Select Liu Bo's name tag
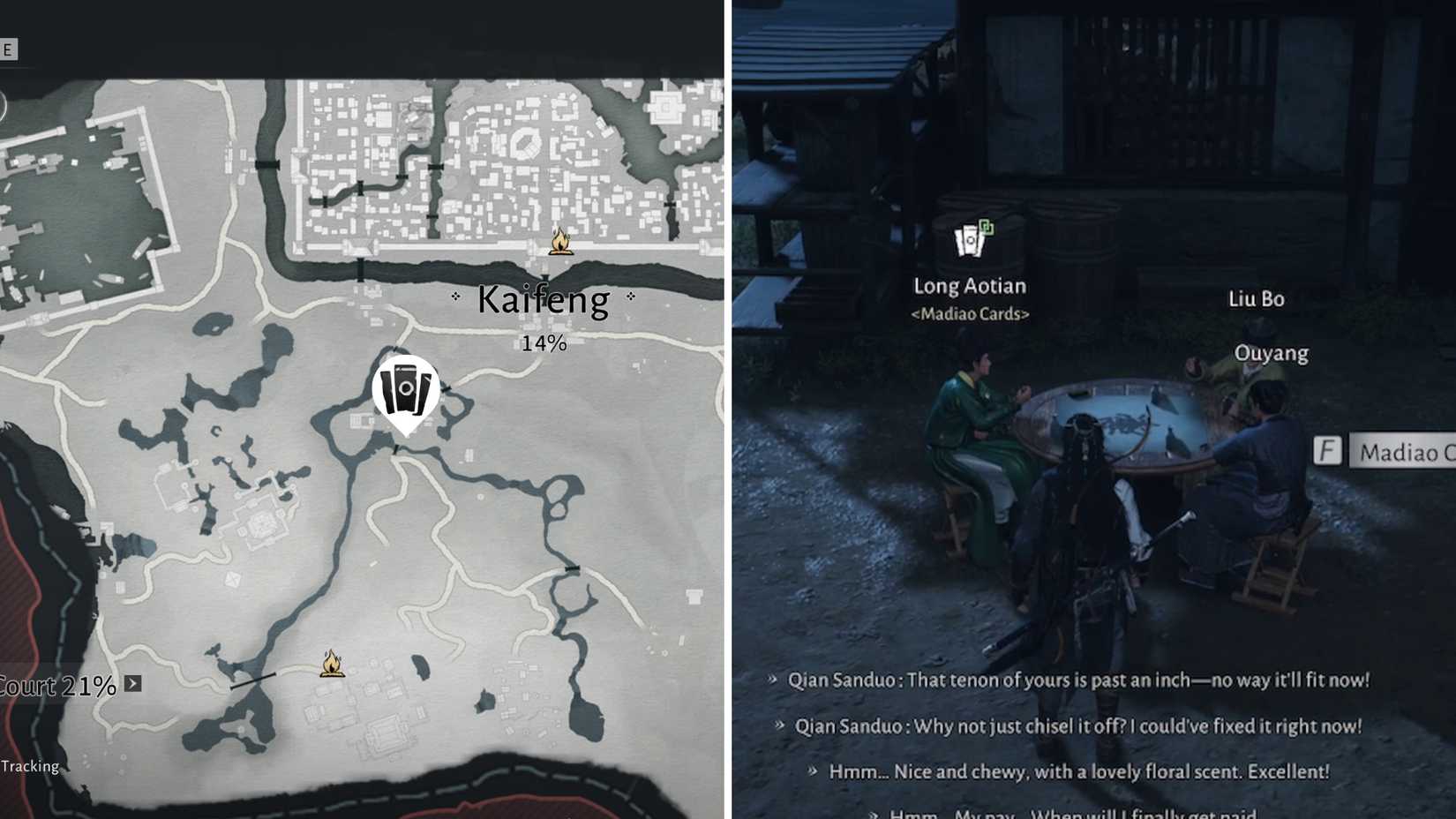 coord(1257,298)
